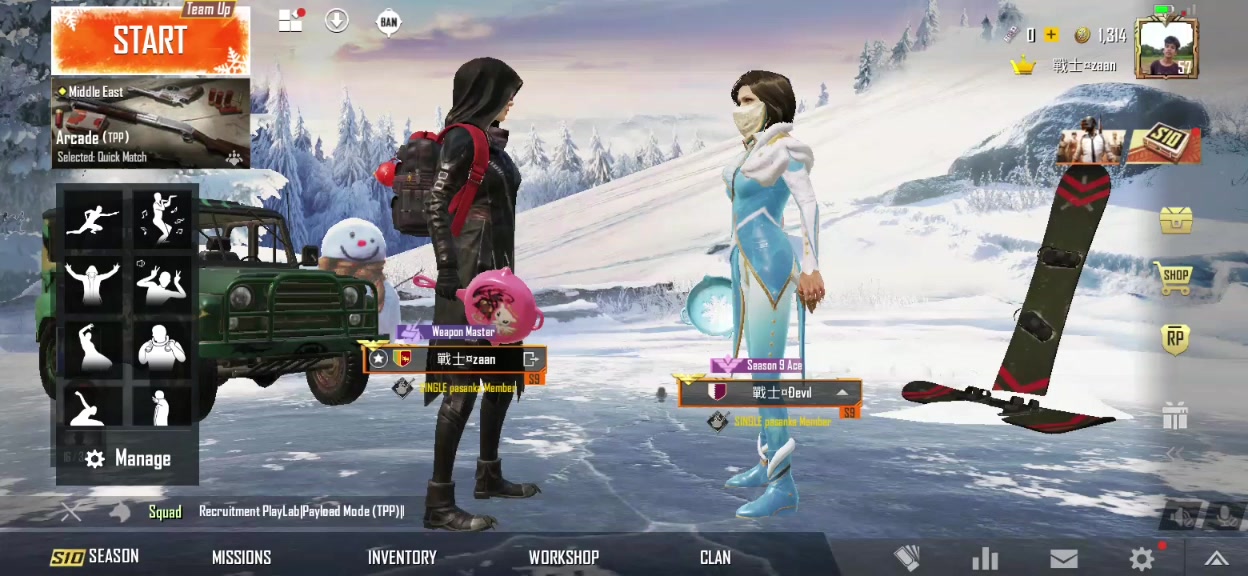Image resolution: width=1248 pixels, height=576 pixels.
Task: Expand the teammate Devil name dropdown
Action: pos(843,393)
